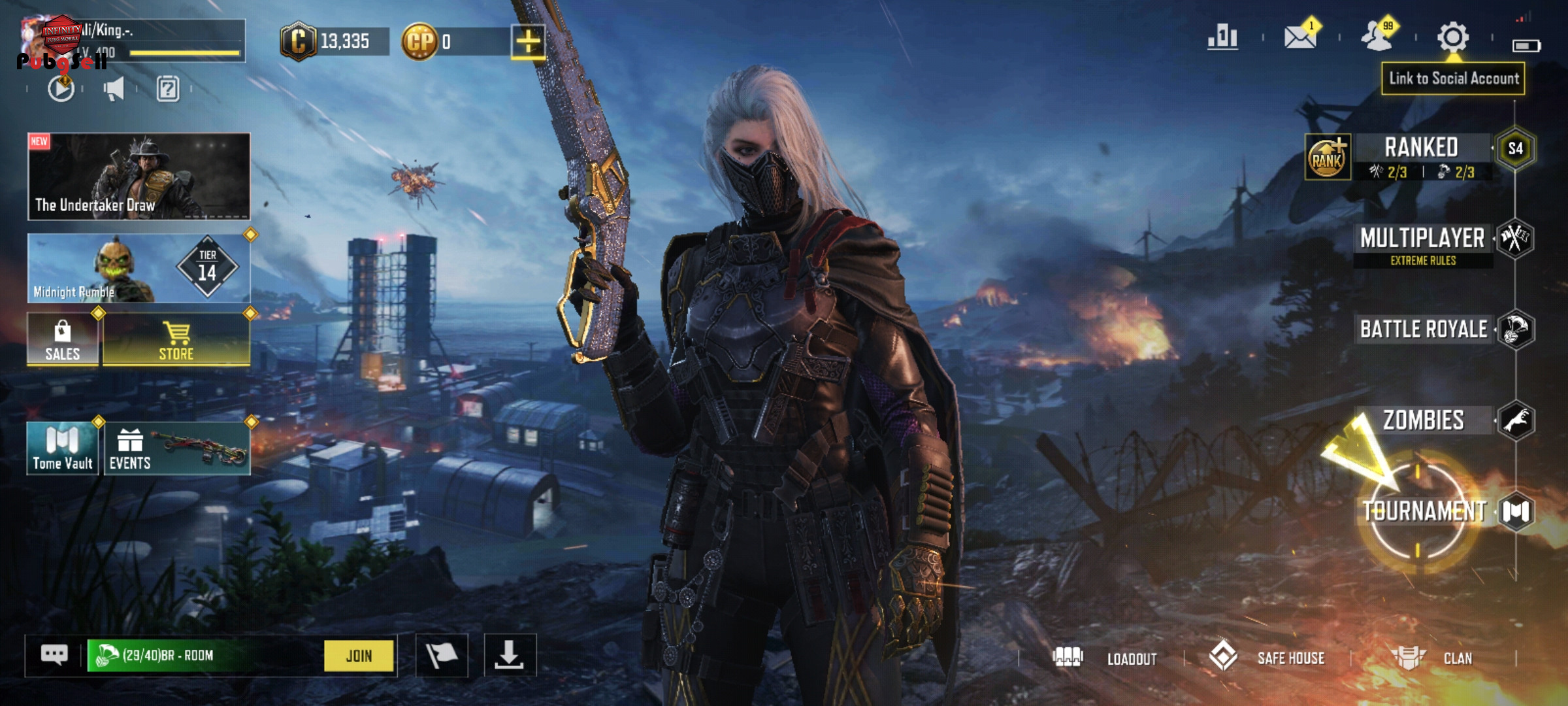Enter Battle Royale mode
The width and height of the screenshot is (1568, 706).
[x=1424, y=329]
